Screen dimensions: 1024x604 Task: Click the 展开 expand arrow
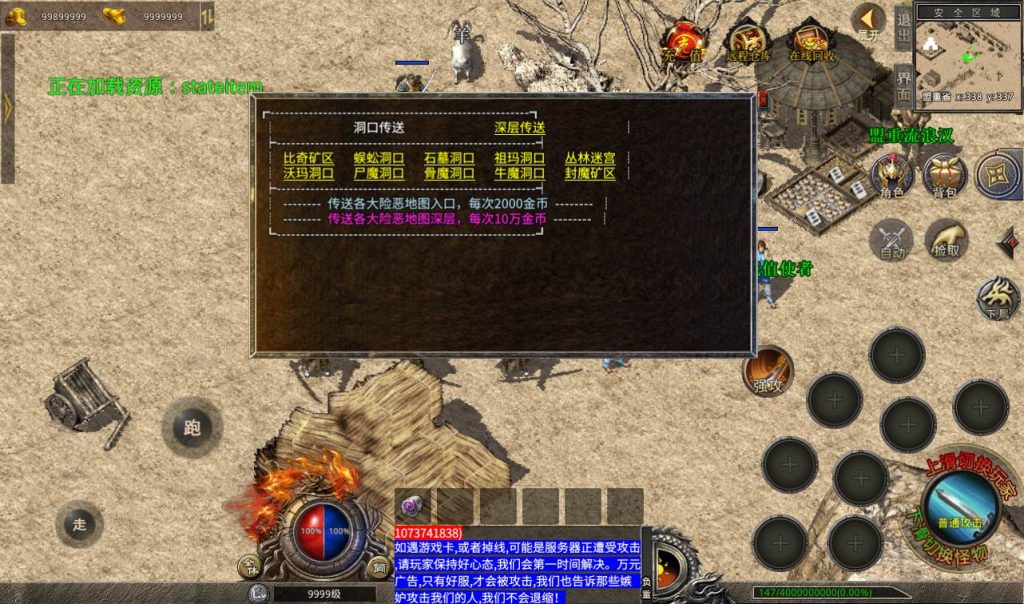pyautogui.click(x=869, y=21)
